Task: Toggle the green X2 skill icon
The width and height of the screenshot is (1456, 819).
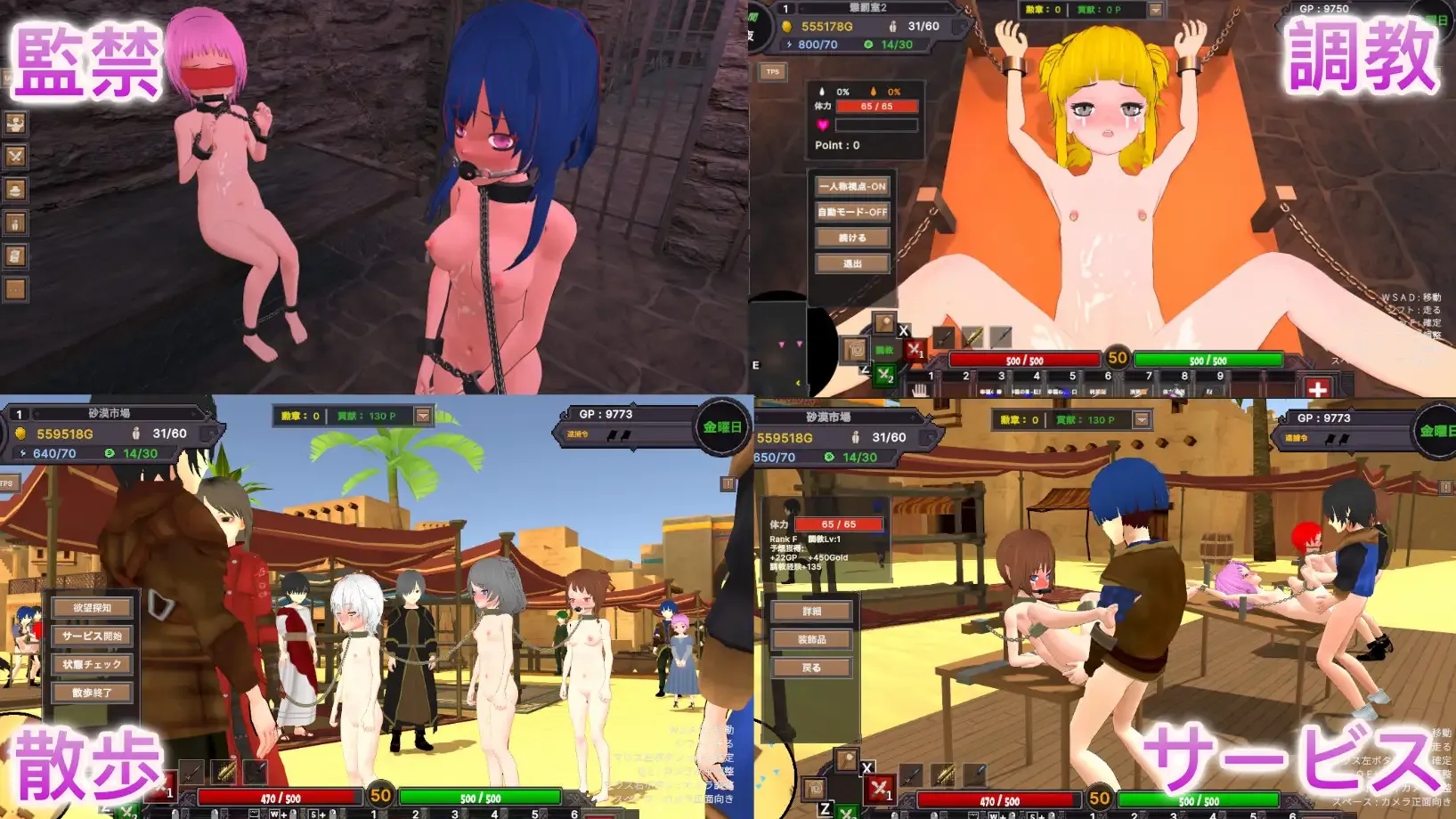Action: [884, 375]
